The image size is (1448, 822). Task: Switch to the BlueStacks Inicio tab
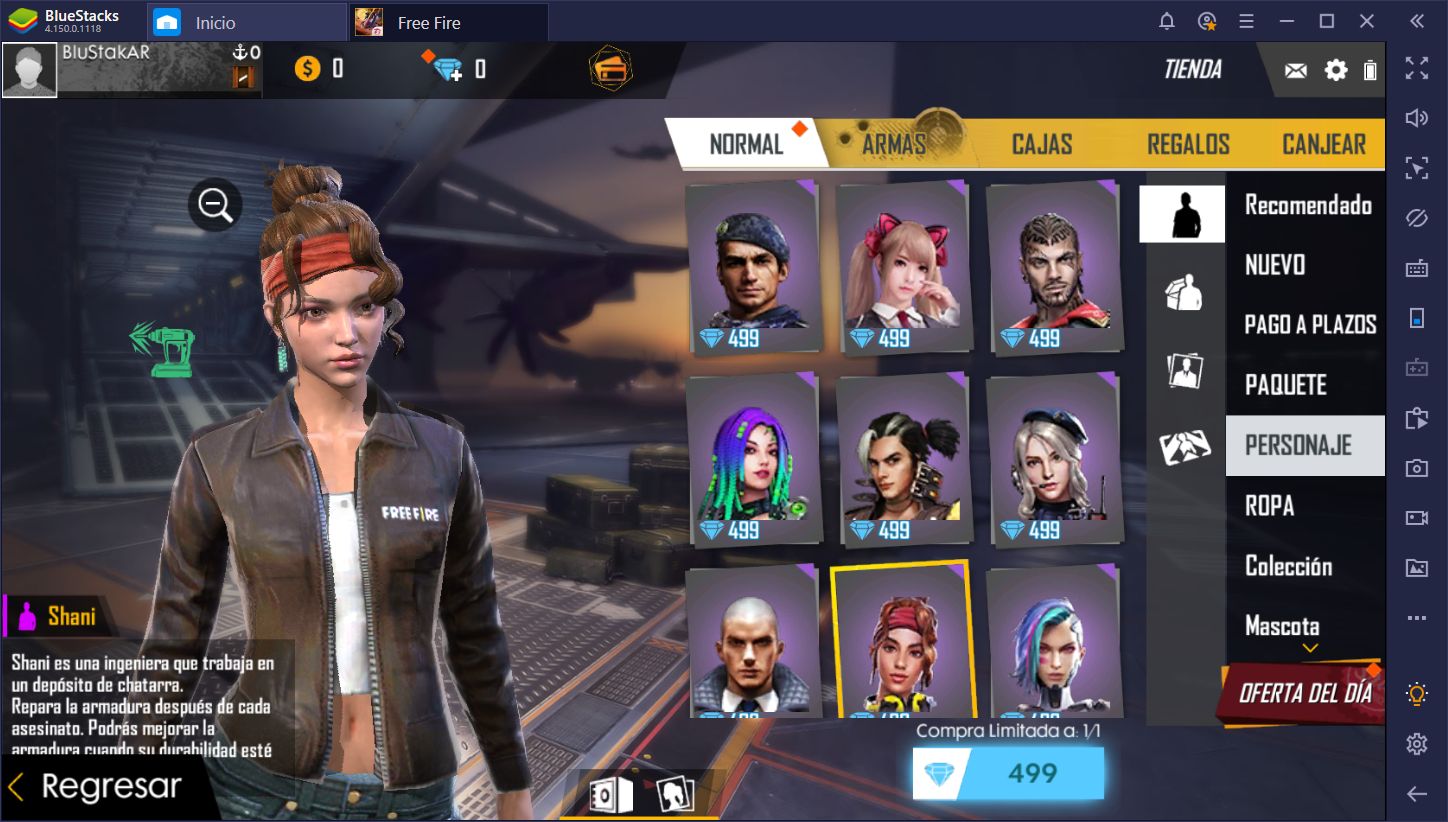point(215,22)
